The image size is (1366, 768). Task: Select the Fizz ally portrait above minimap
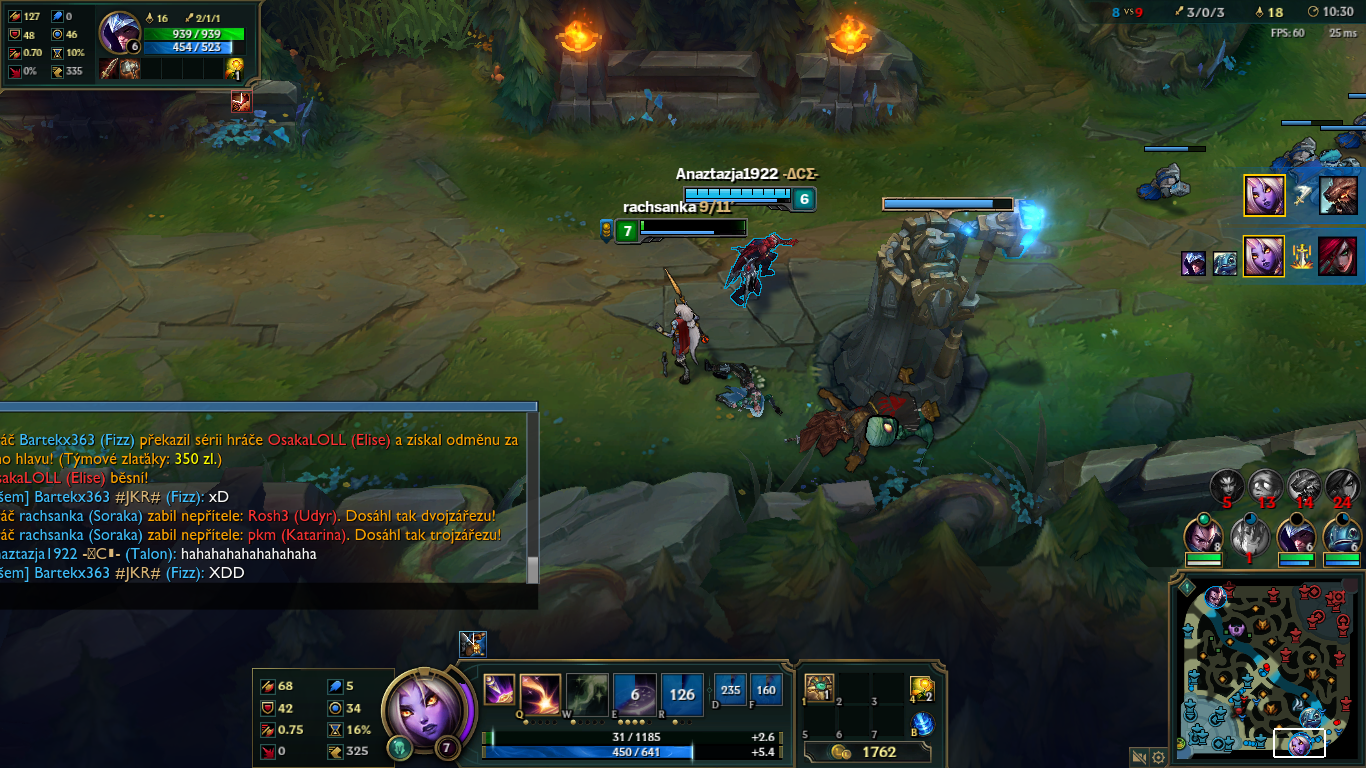click(1342, 537)
